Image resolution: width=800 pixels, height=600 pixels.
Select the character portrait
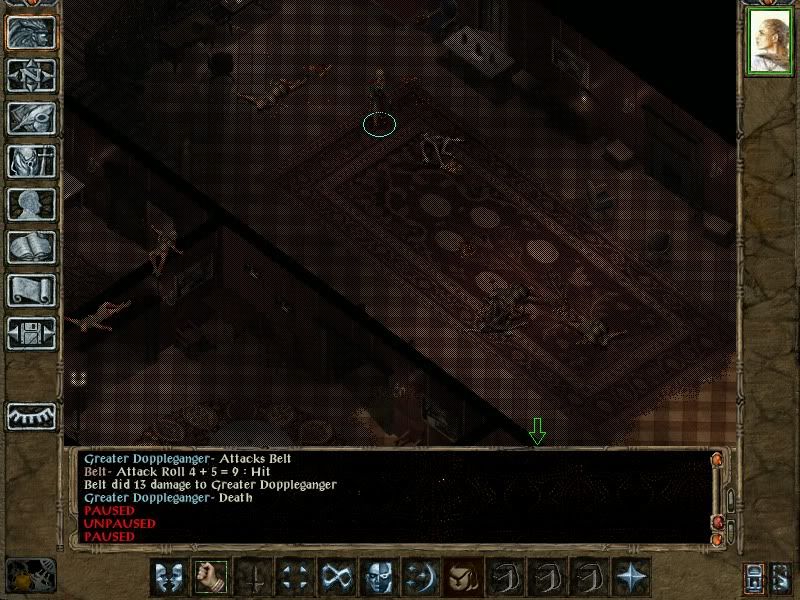768,44
